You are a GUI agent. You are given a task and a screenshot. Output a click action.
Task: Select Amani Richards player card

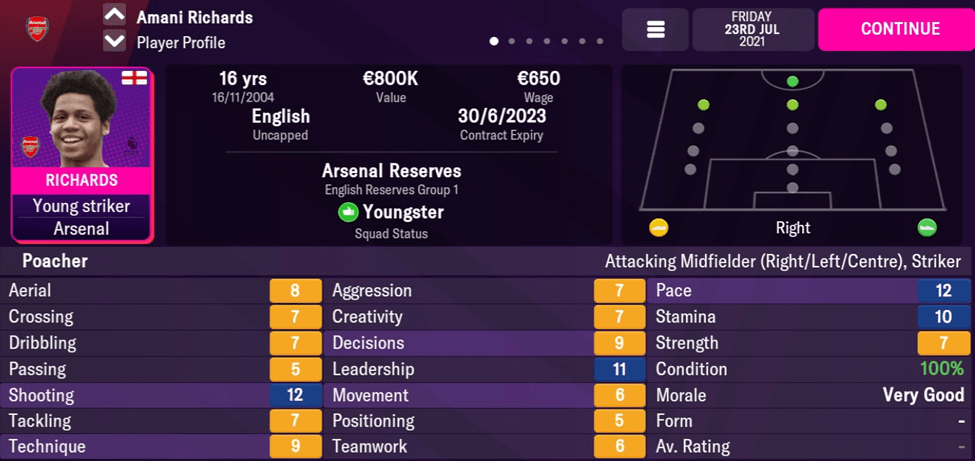[82, 155]
